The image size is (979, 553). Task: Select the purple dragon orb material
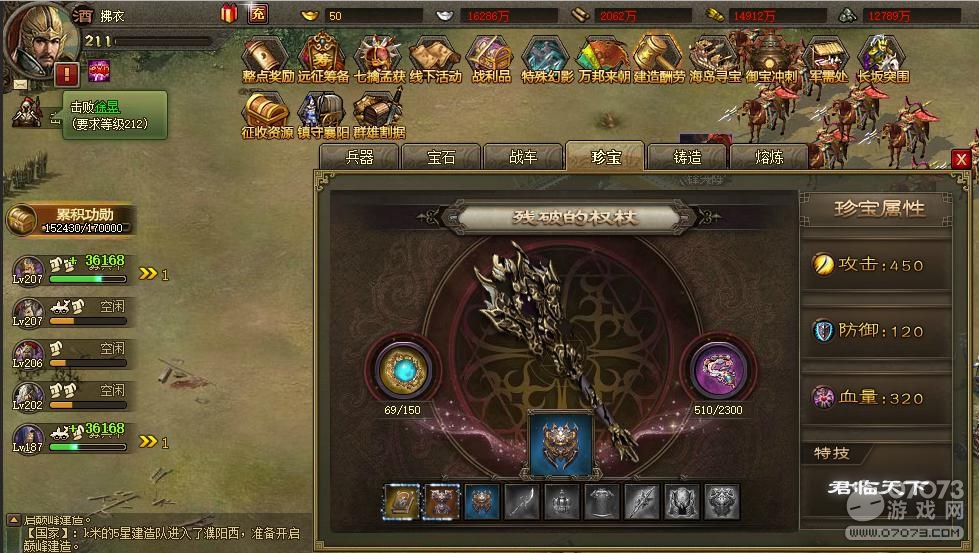718,366
